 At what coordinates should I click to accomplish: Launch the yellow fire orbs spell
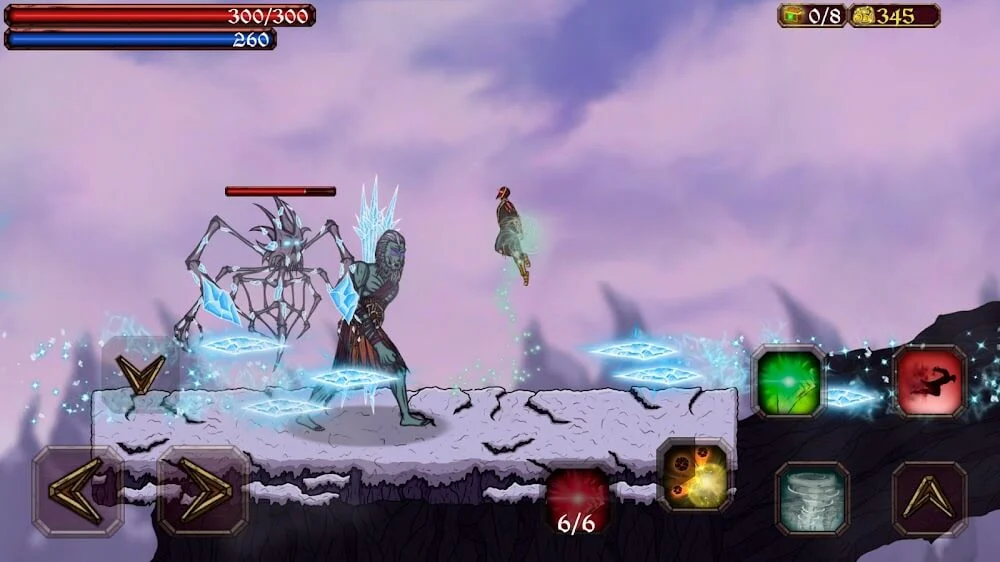[x=694, y=475]
